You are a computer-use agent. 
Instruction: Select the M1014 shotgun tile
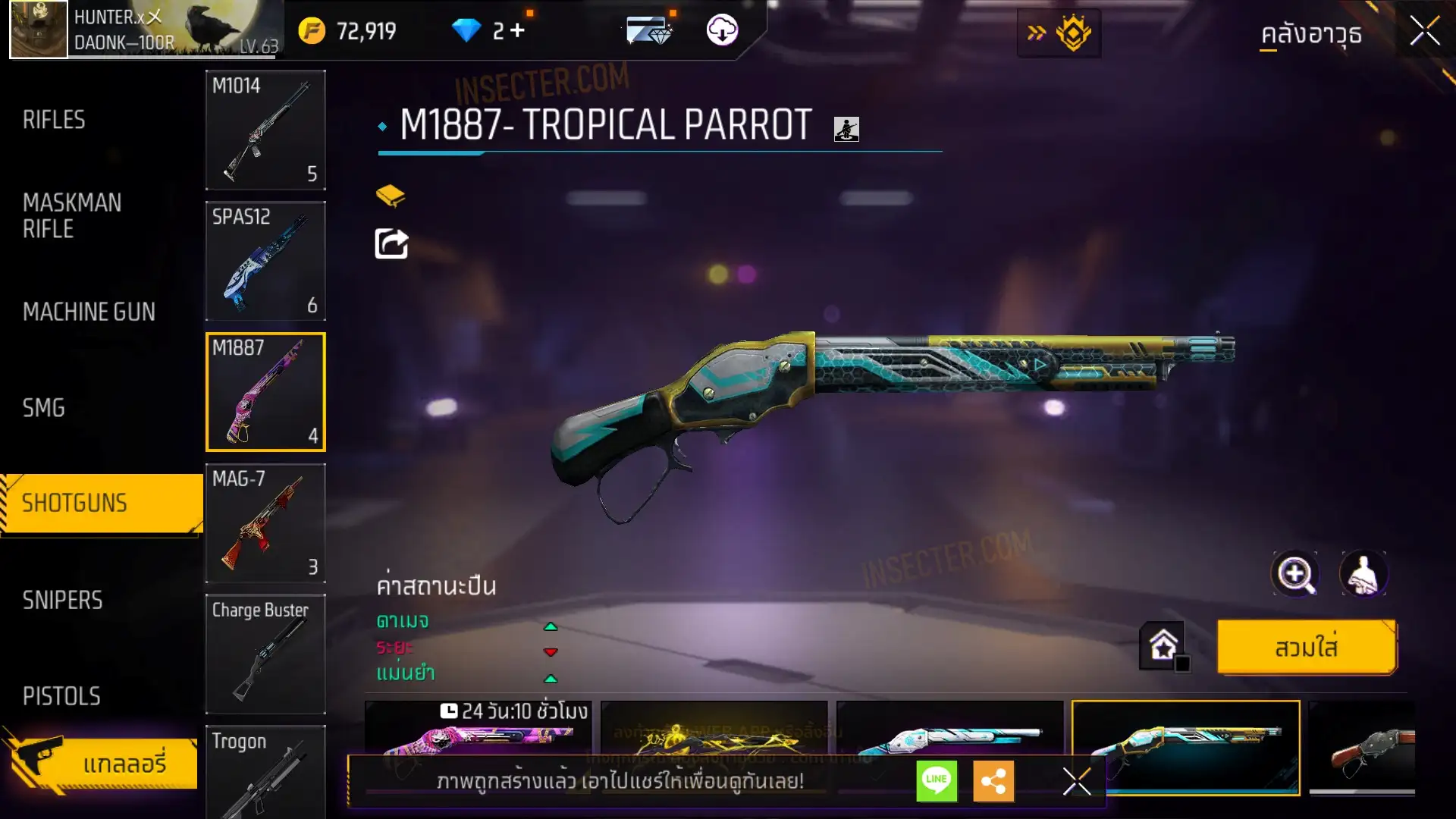tap(265, 130)
